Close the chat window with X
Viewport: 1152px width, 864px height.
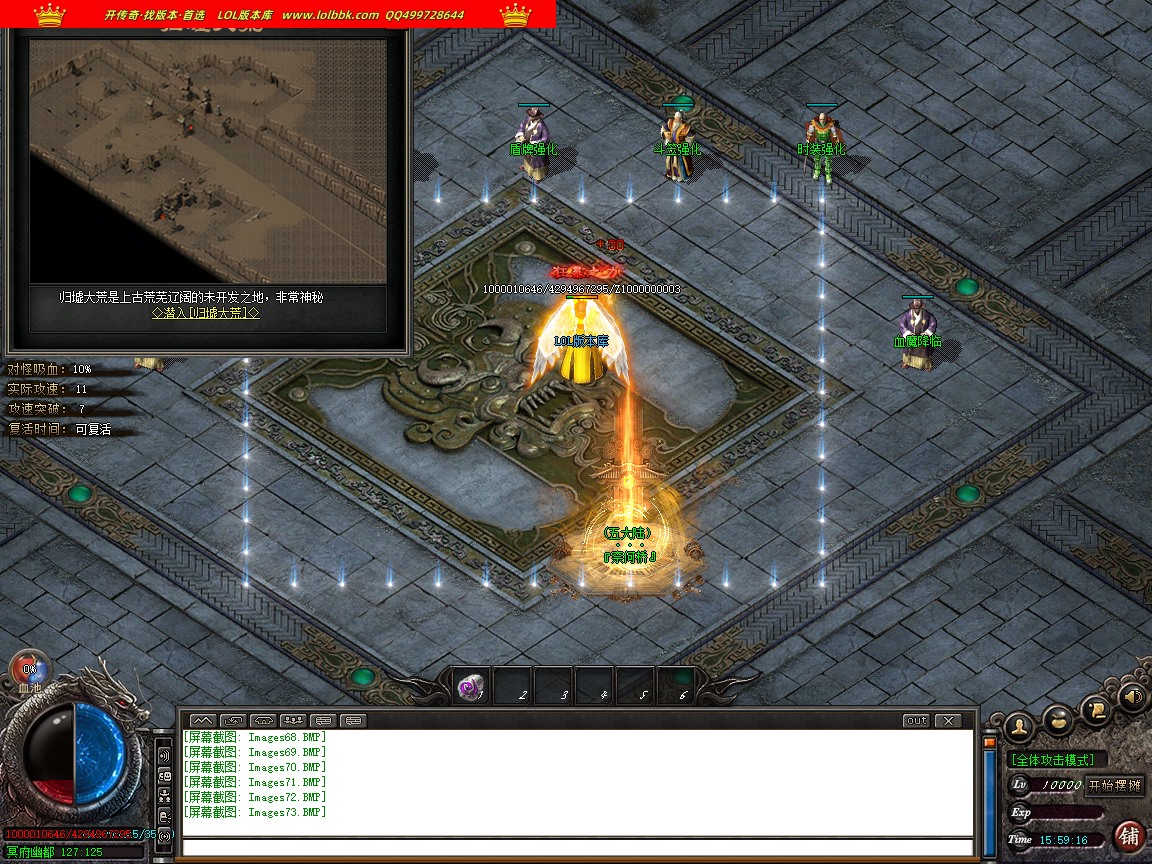click(x=947, y=720)
